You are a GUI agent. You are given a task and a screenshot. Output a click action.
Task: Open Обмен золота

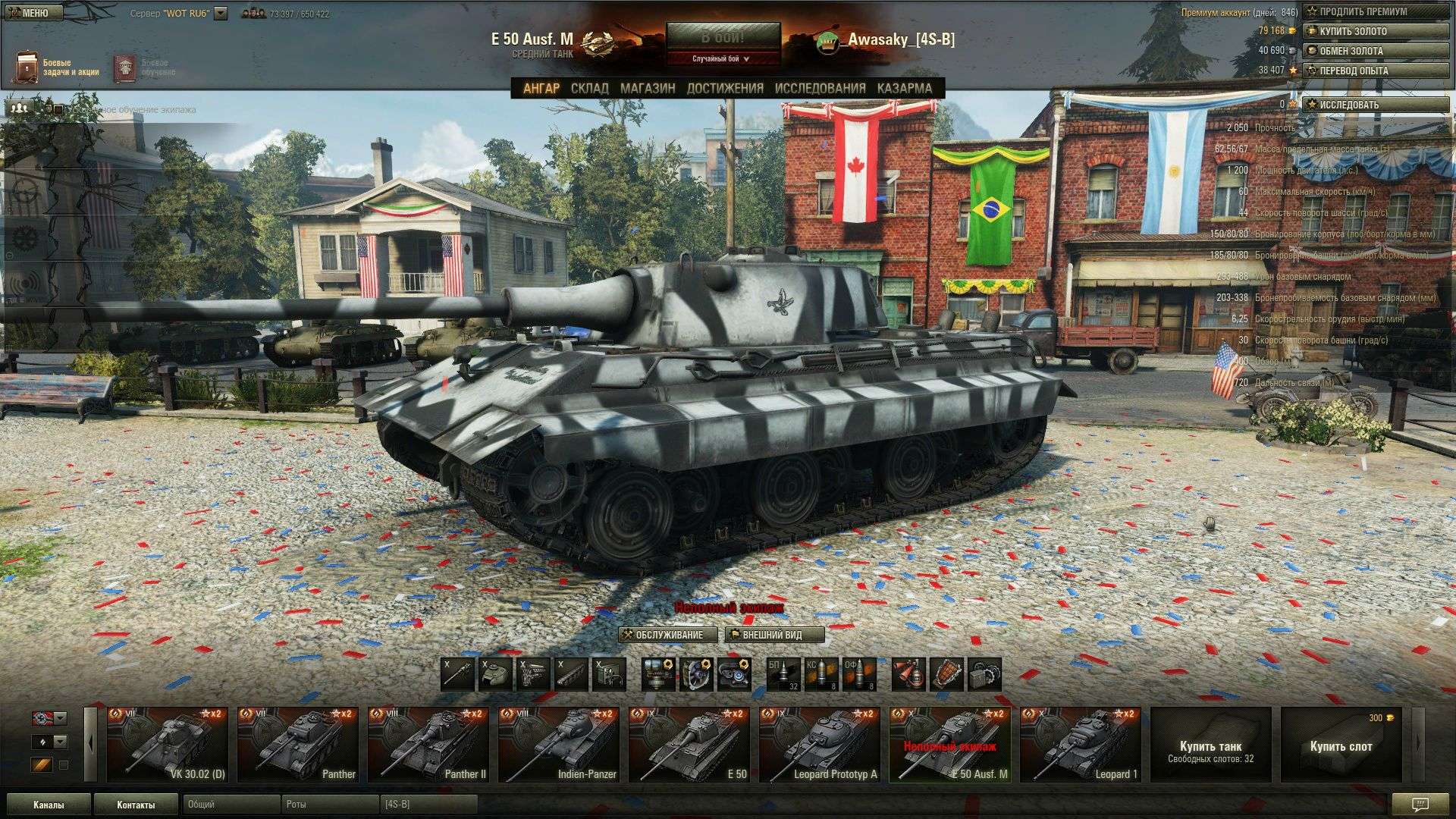click(x=1375, y=51)
